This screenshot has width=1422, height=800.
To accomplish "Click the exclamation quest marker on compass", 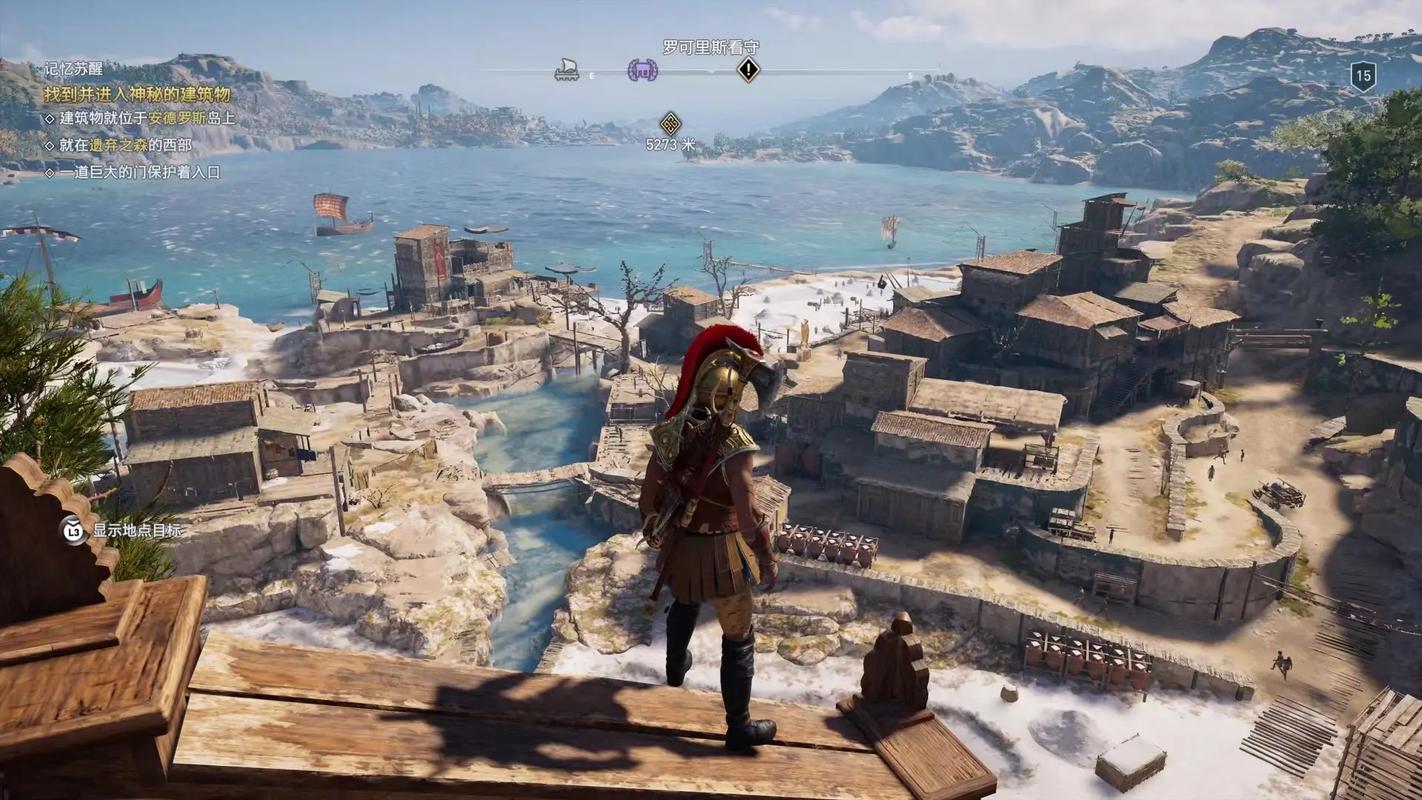I will click(748, 70).
